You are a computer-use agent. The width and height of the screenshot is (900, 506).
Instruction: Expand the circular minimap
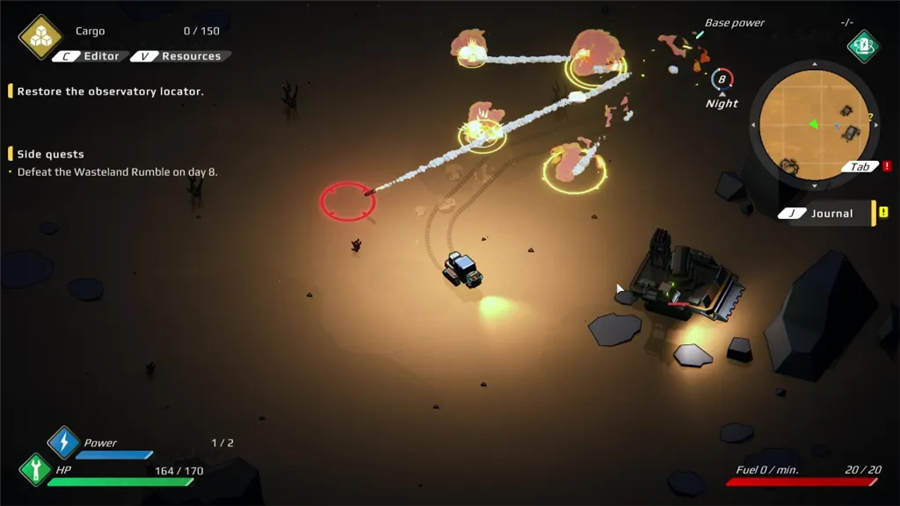click(x=814, y=125)
